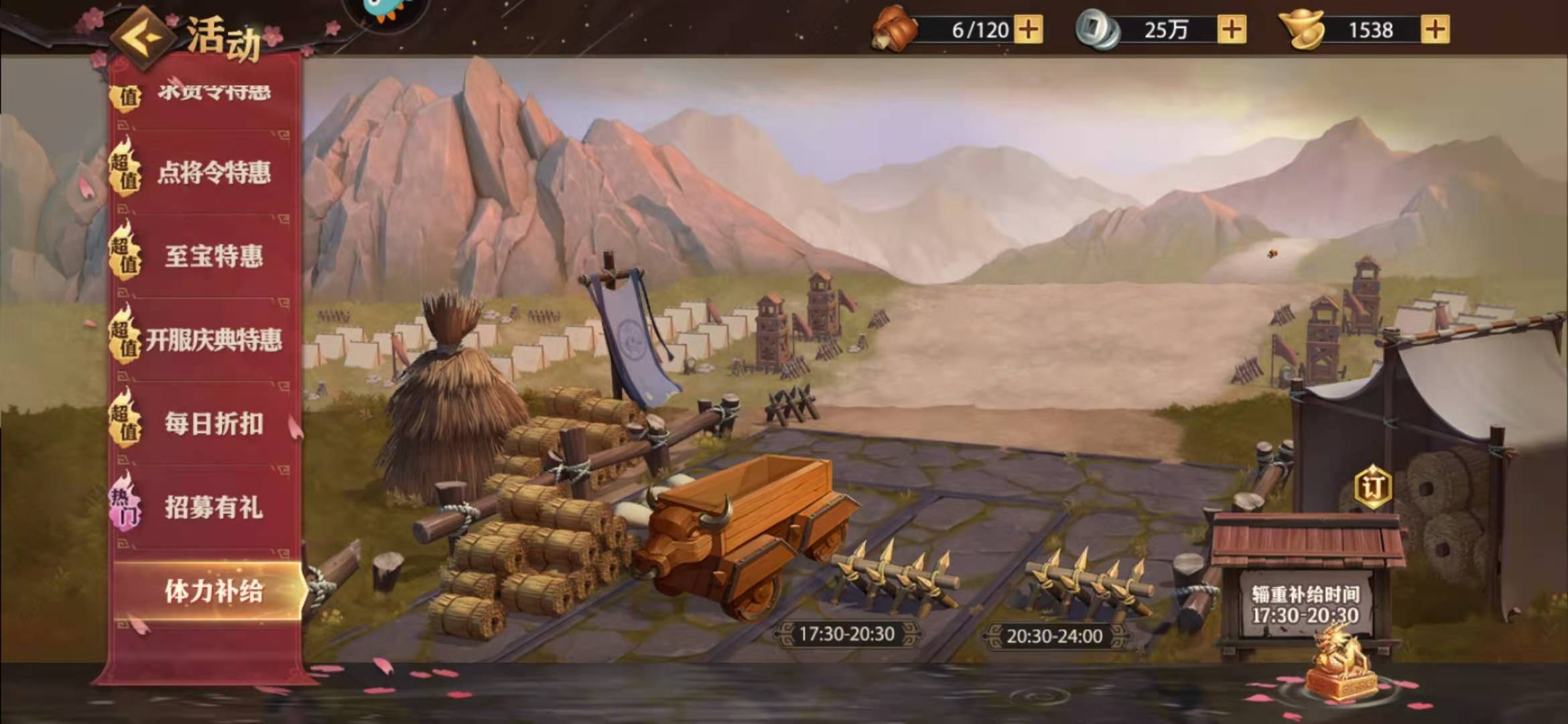Add silver coins with the plus button
The height and width of the screenshot is (724, 1568).
pyautogui.click(x=1232, y=29)
